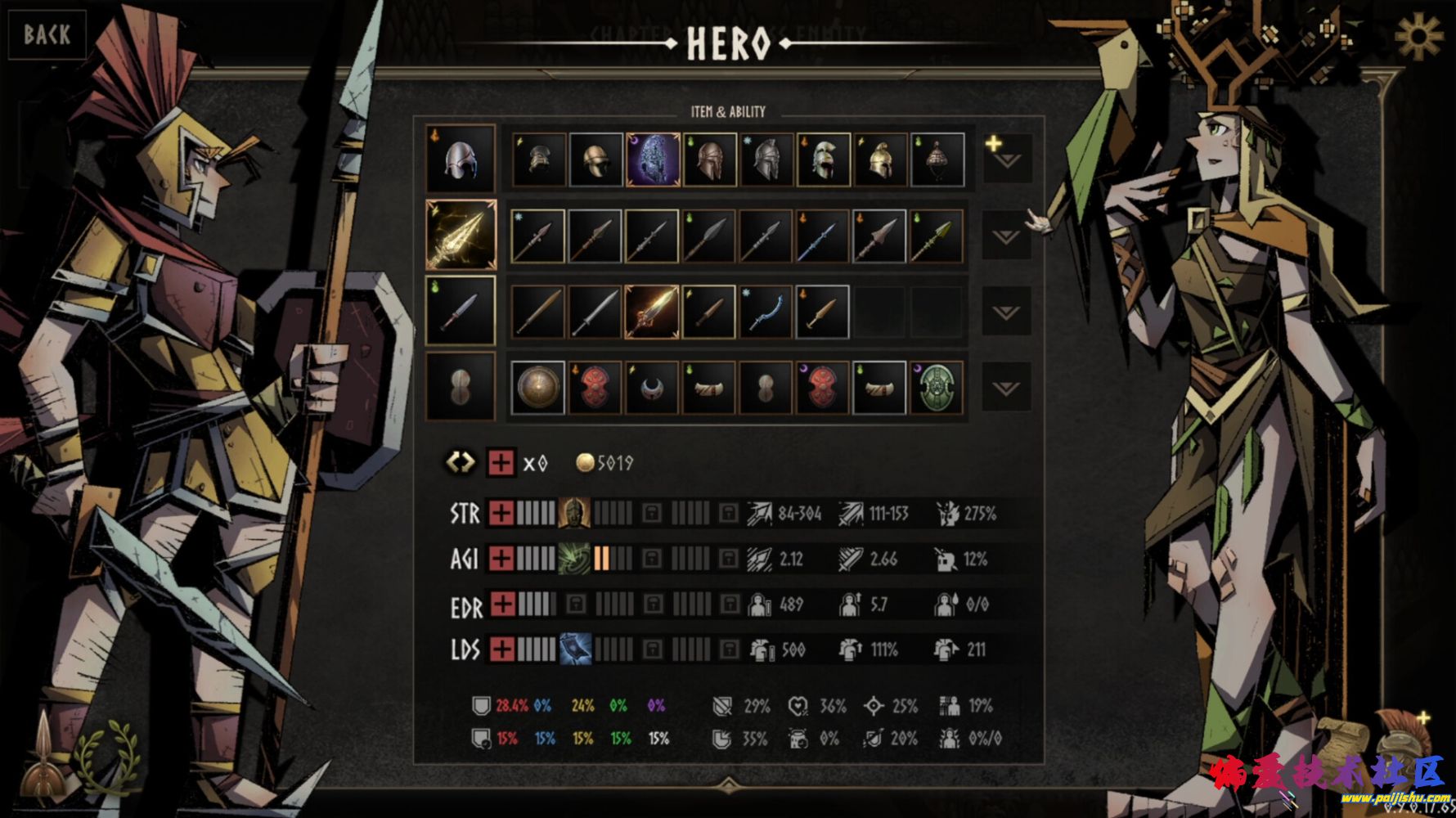Select the green swirl AGI ability
1456x818 pixels.
(x=574, y=559)
